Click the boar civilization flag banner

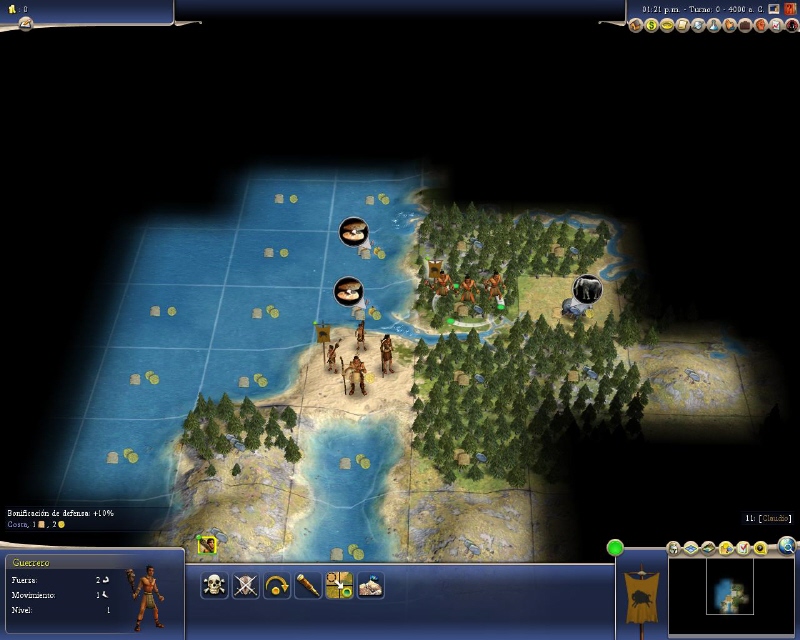[640, 595]
